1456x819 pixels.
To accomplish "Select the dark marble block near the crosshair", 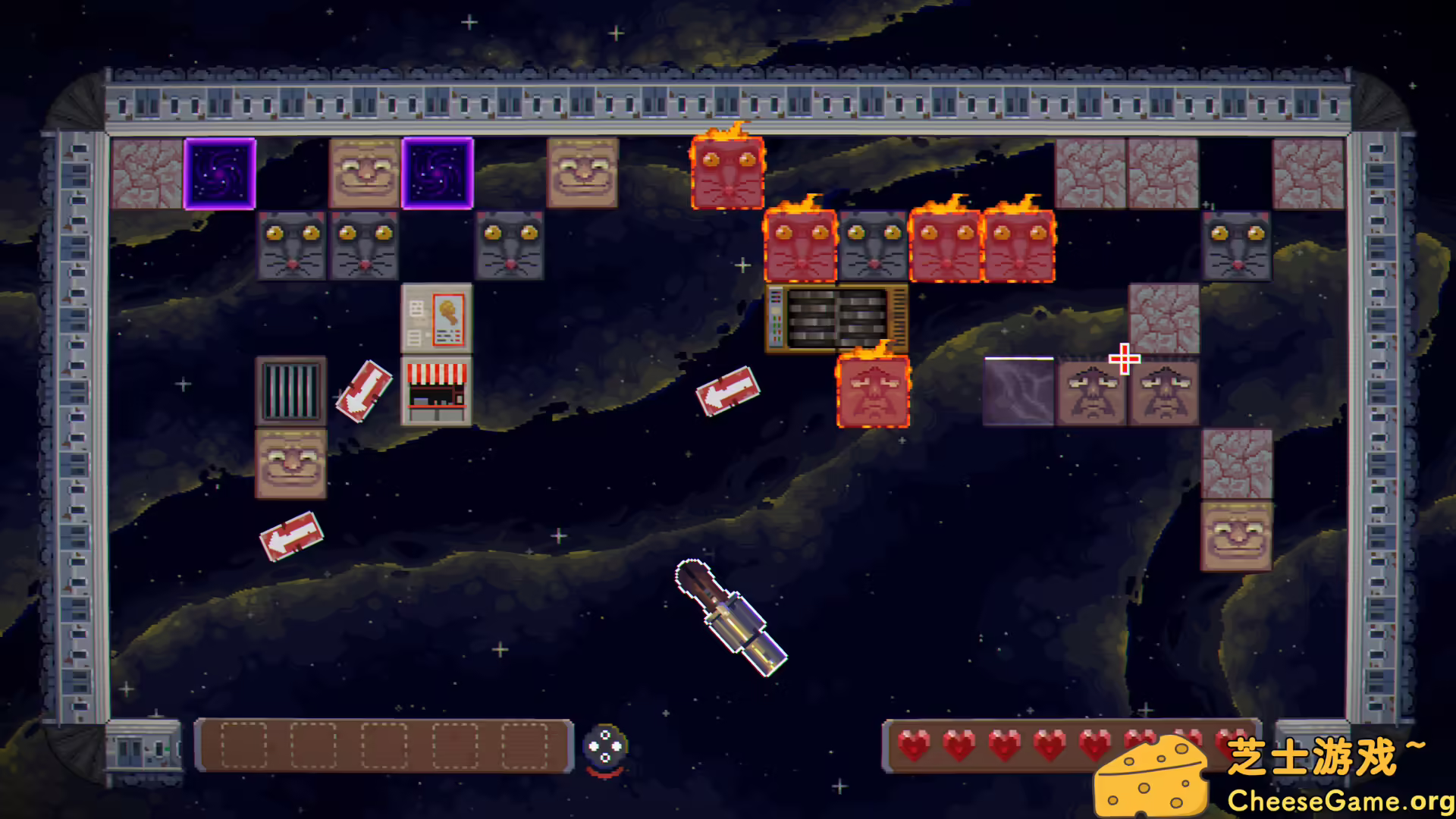I will pyautogui.click(x=1020, y=391).
